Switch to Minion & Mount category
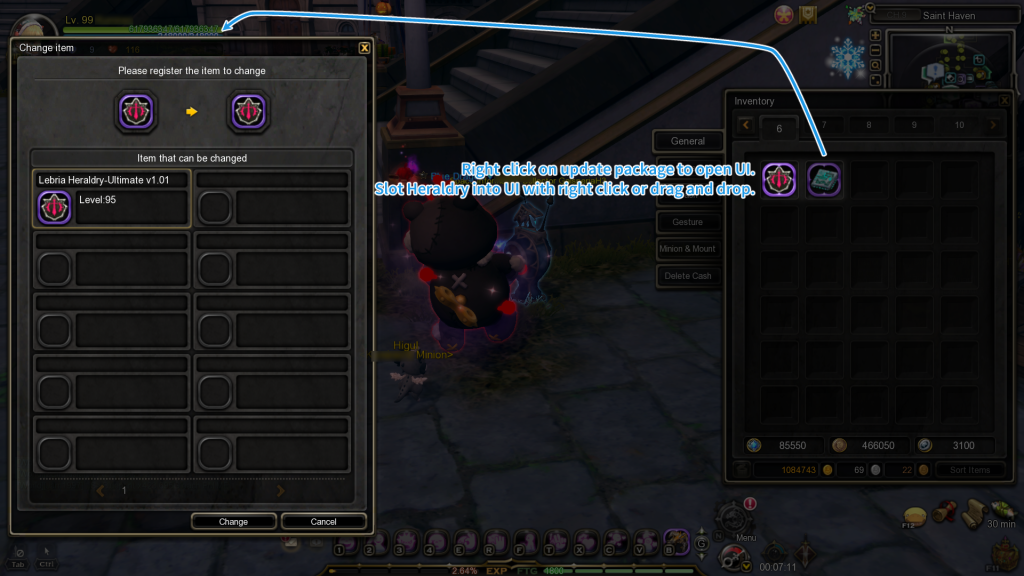The image size is (1024, 576). 688,249
